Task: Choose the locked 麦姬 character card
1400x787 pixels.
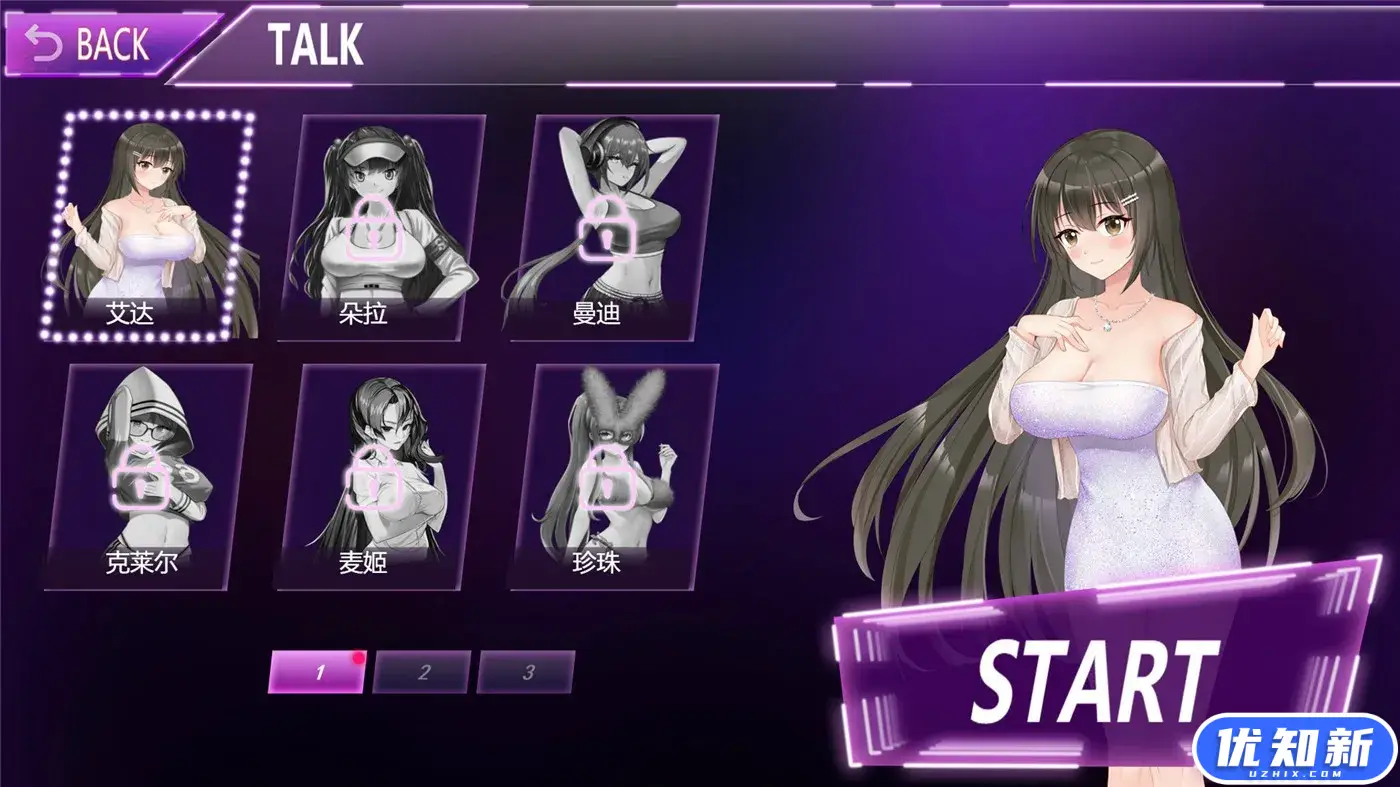Action: (381, 476)
